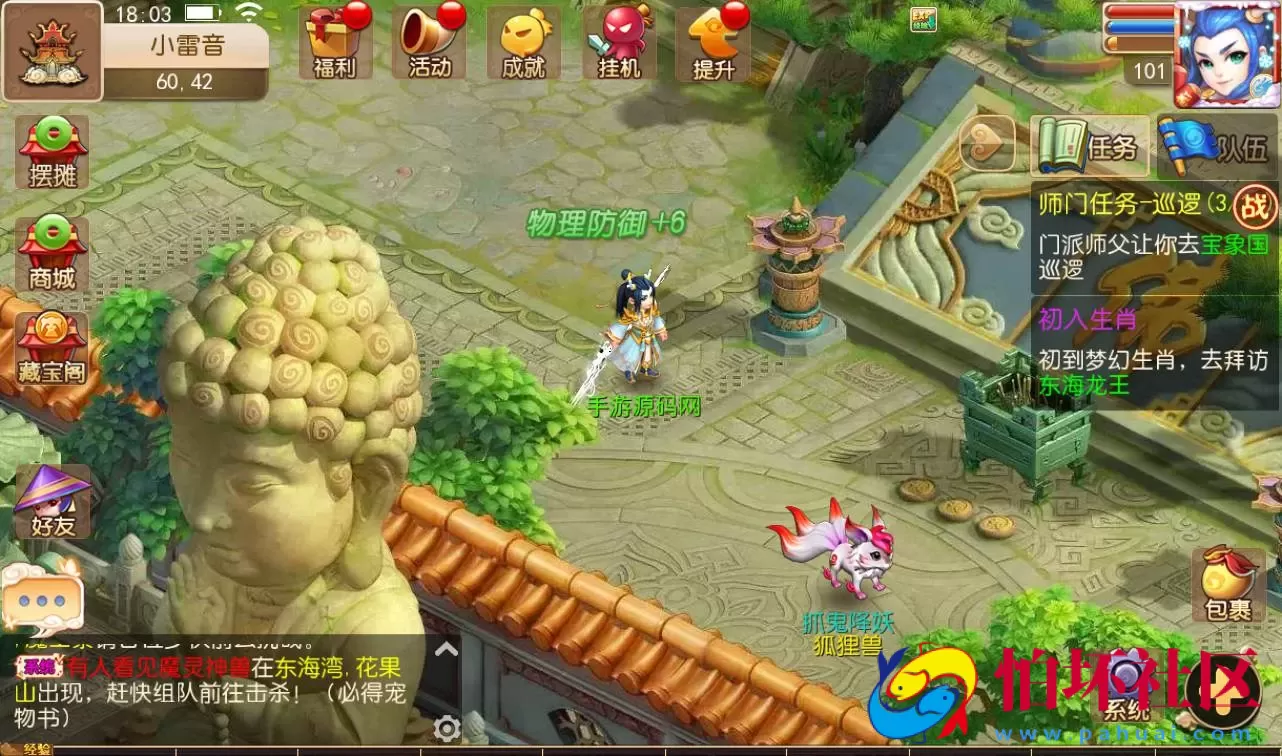The height and width of the screenshot is (756, 1282).
Task: Open the 提升 (Improve) panel icon
Action: coord(712,42)
